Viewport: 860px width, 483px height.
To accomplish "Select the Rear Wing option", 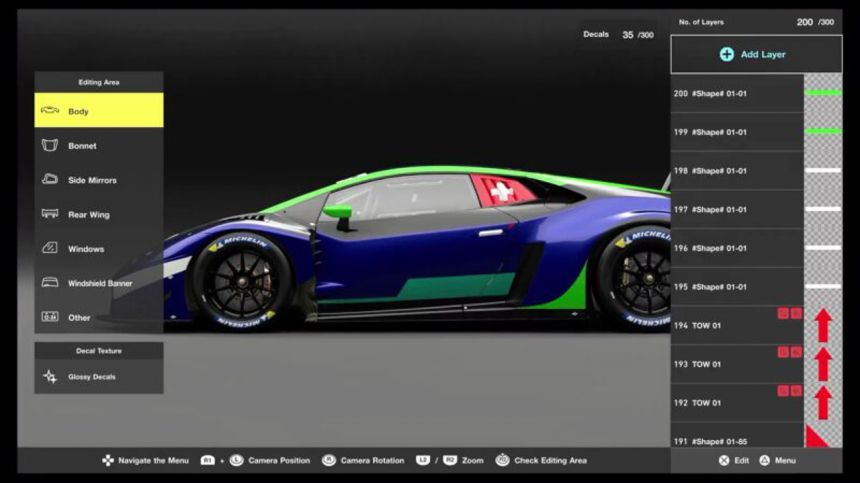I will (98, 215).
